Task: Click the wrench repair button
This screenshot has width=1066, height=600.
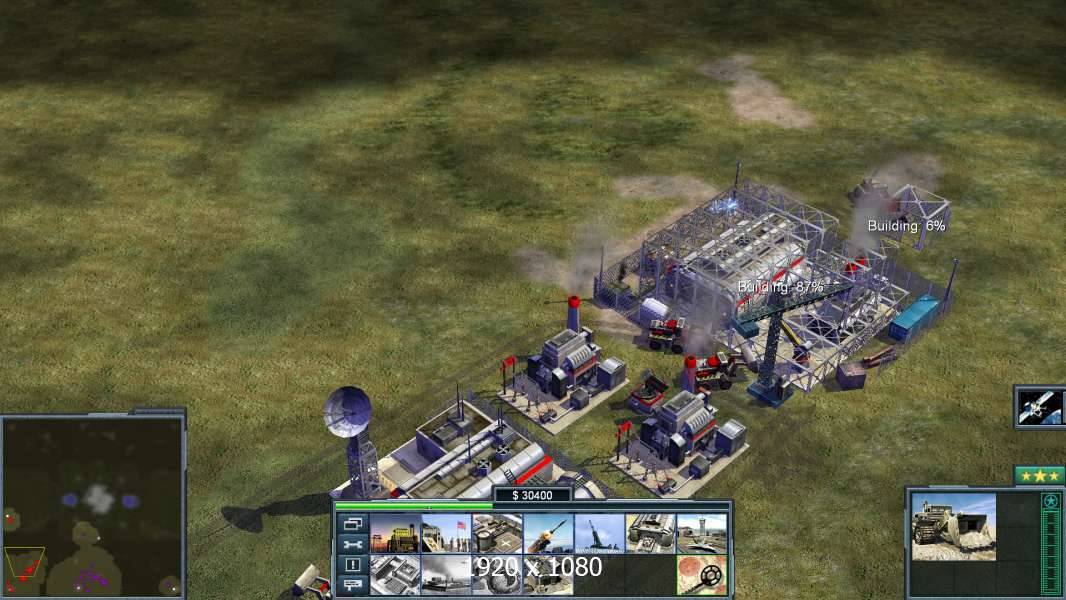Action: [x=352, y=545]
